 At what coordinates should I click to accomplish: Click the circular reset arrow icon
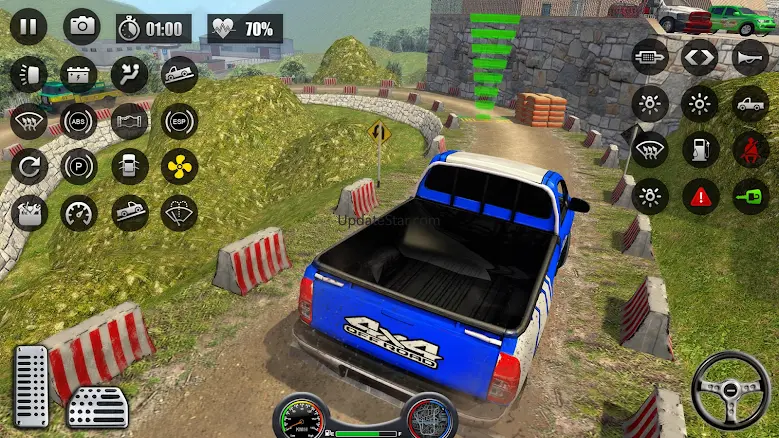coord(29,166)
